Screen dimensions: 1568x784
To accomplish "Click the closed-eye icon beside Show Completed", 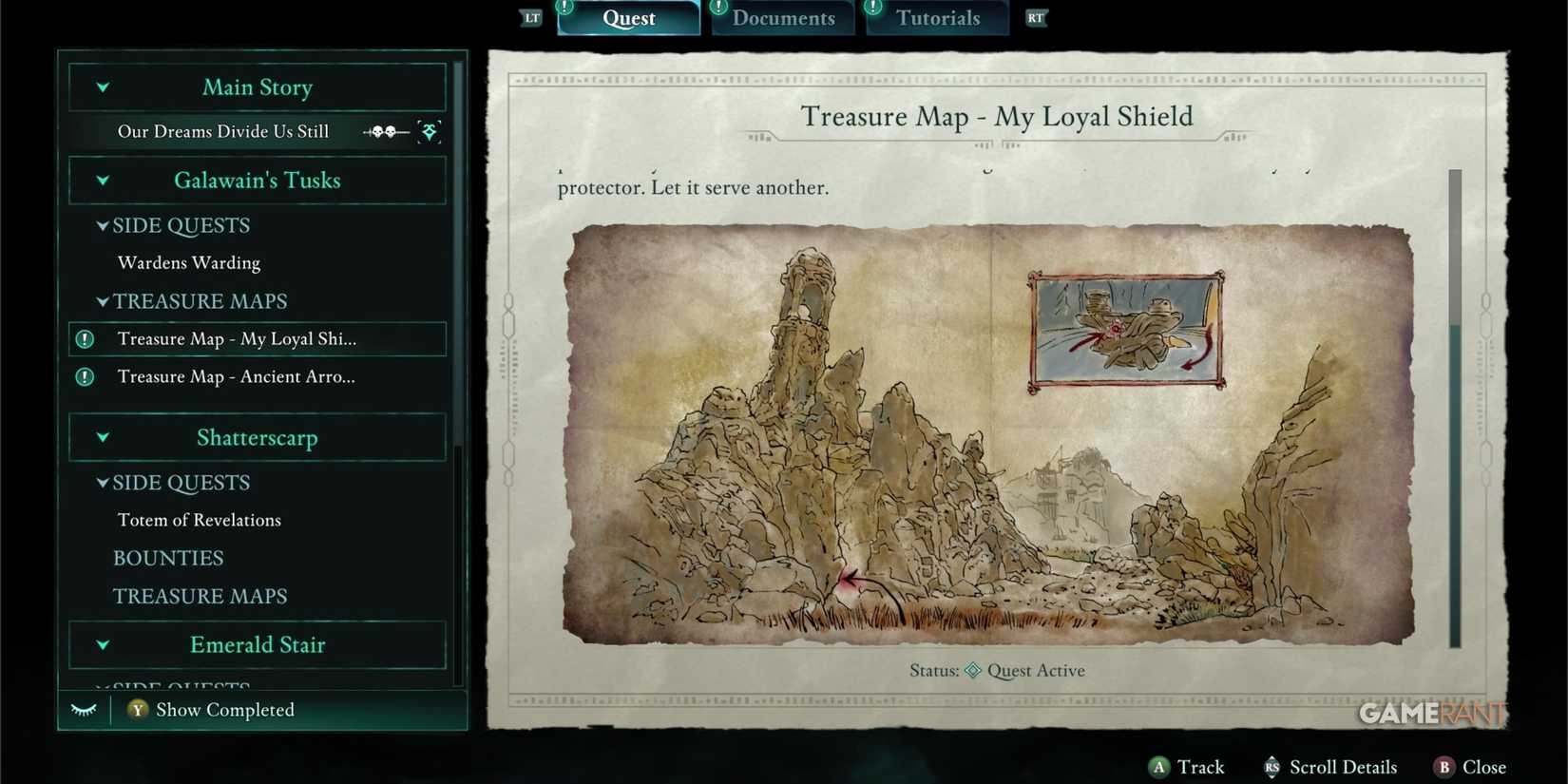I will click(x=84, y=709).
